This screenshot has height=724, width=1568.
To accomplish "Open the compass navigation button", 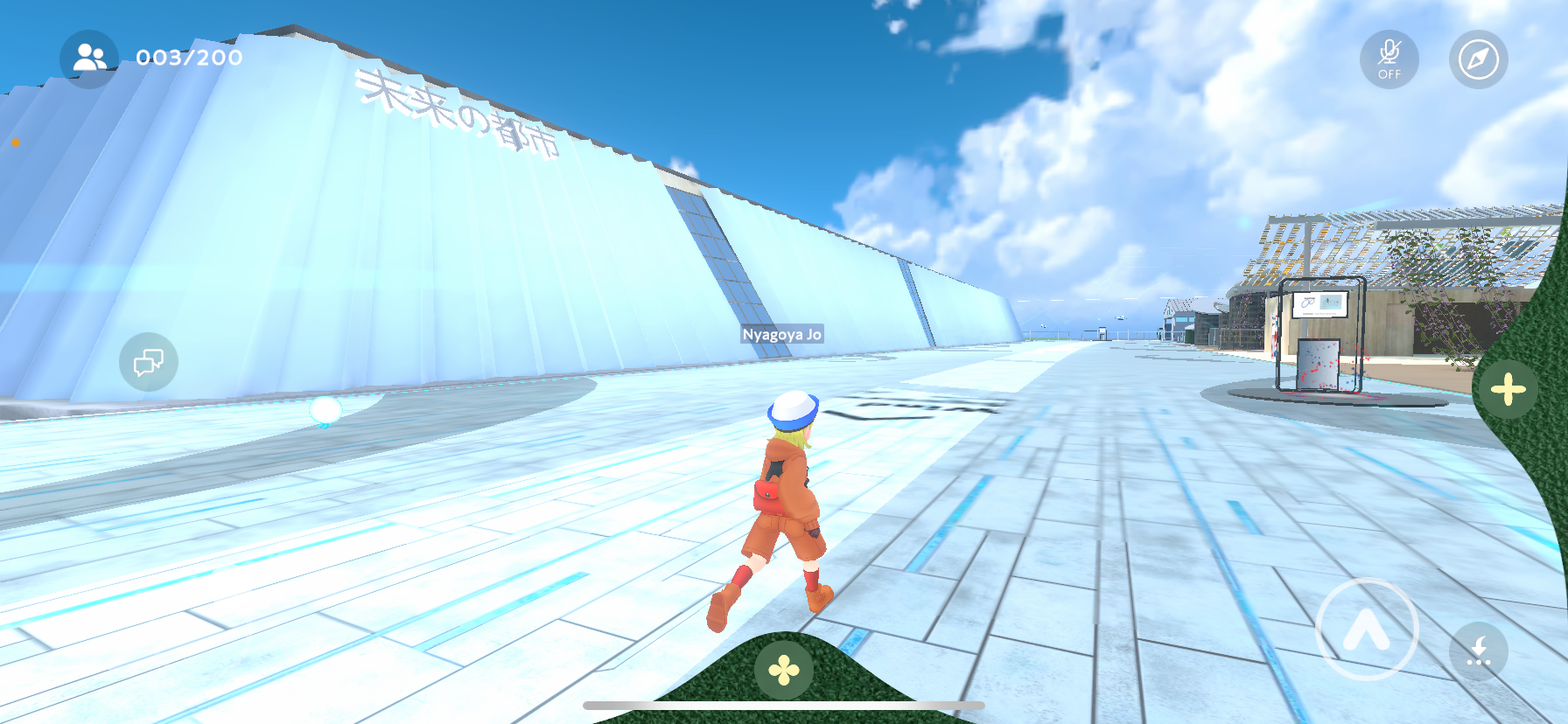I will coord(1478,59).
